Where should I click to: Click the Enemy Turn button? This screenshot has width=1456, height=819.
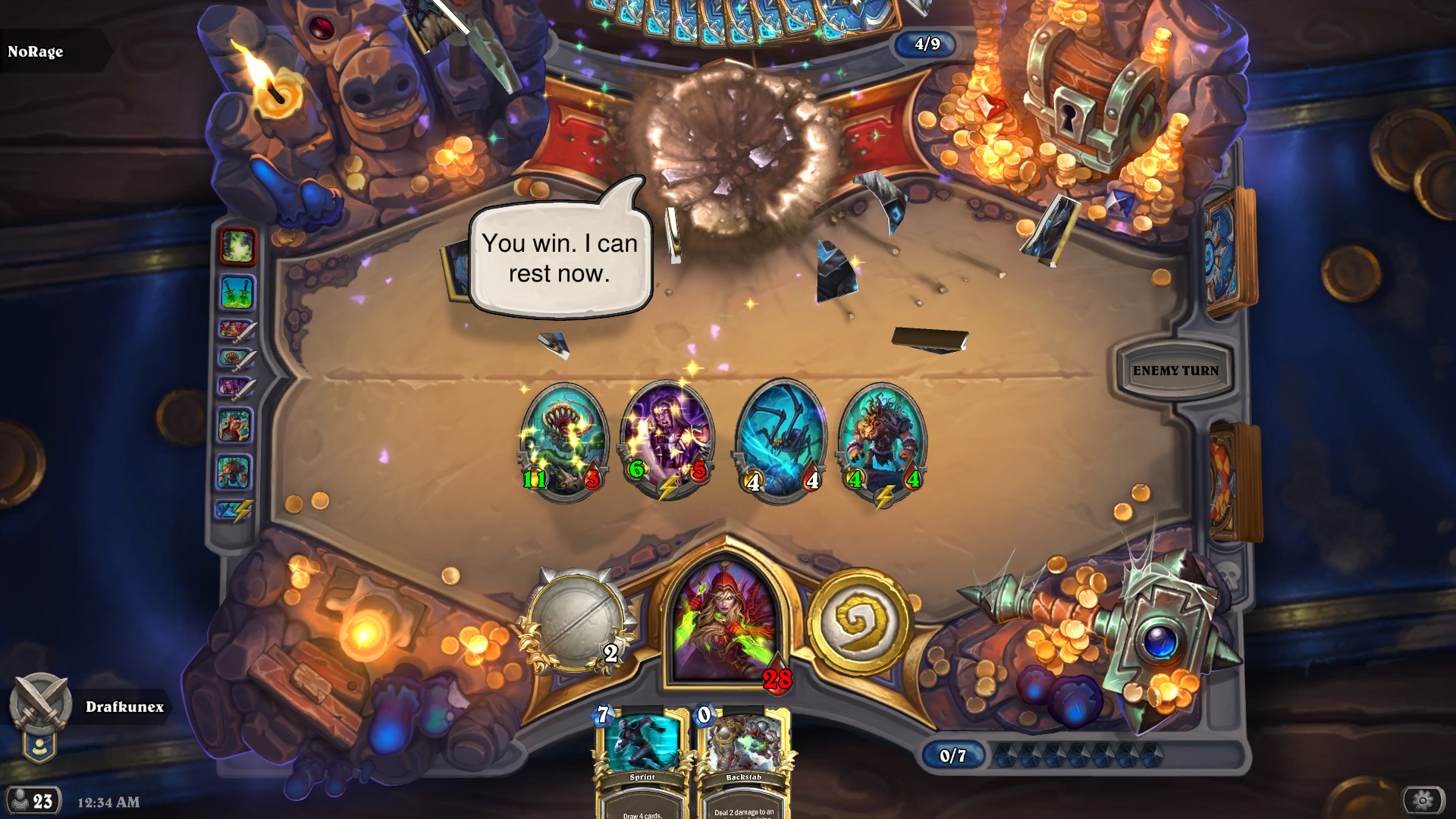click(x=1175, y=371)
